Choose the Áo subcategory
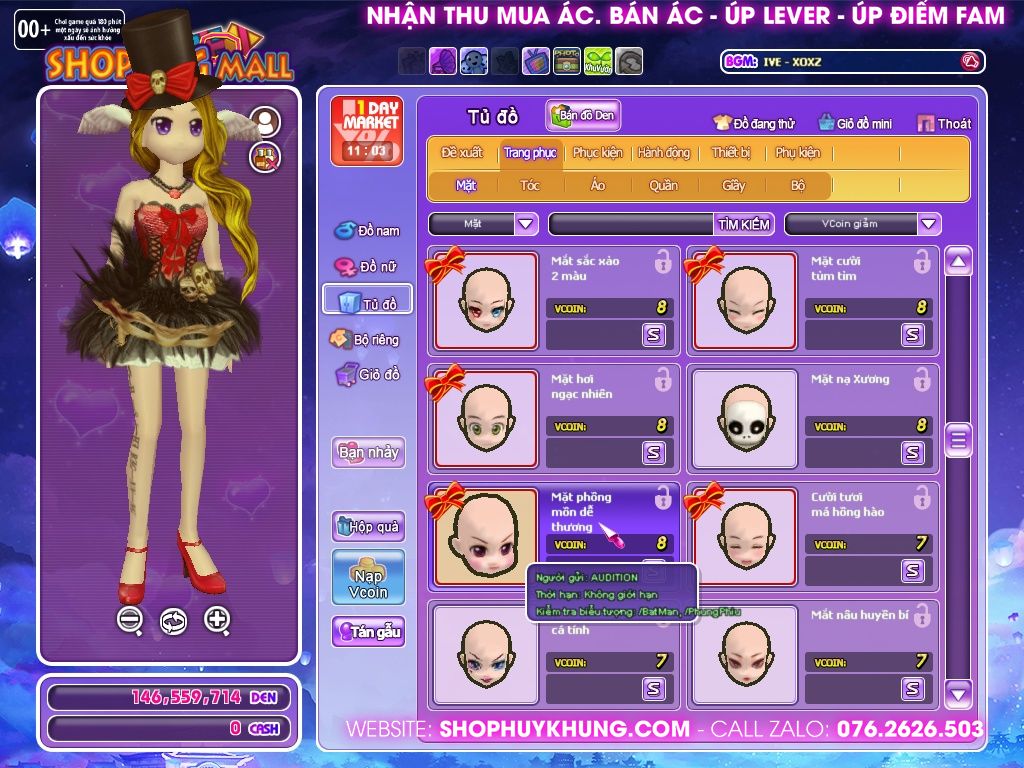 (x=597, y=185)
